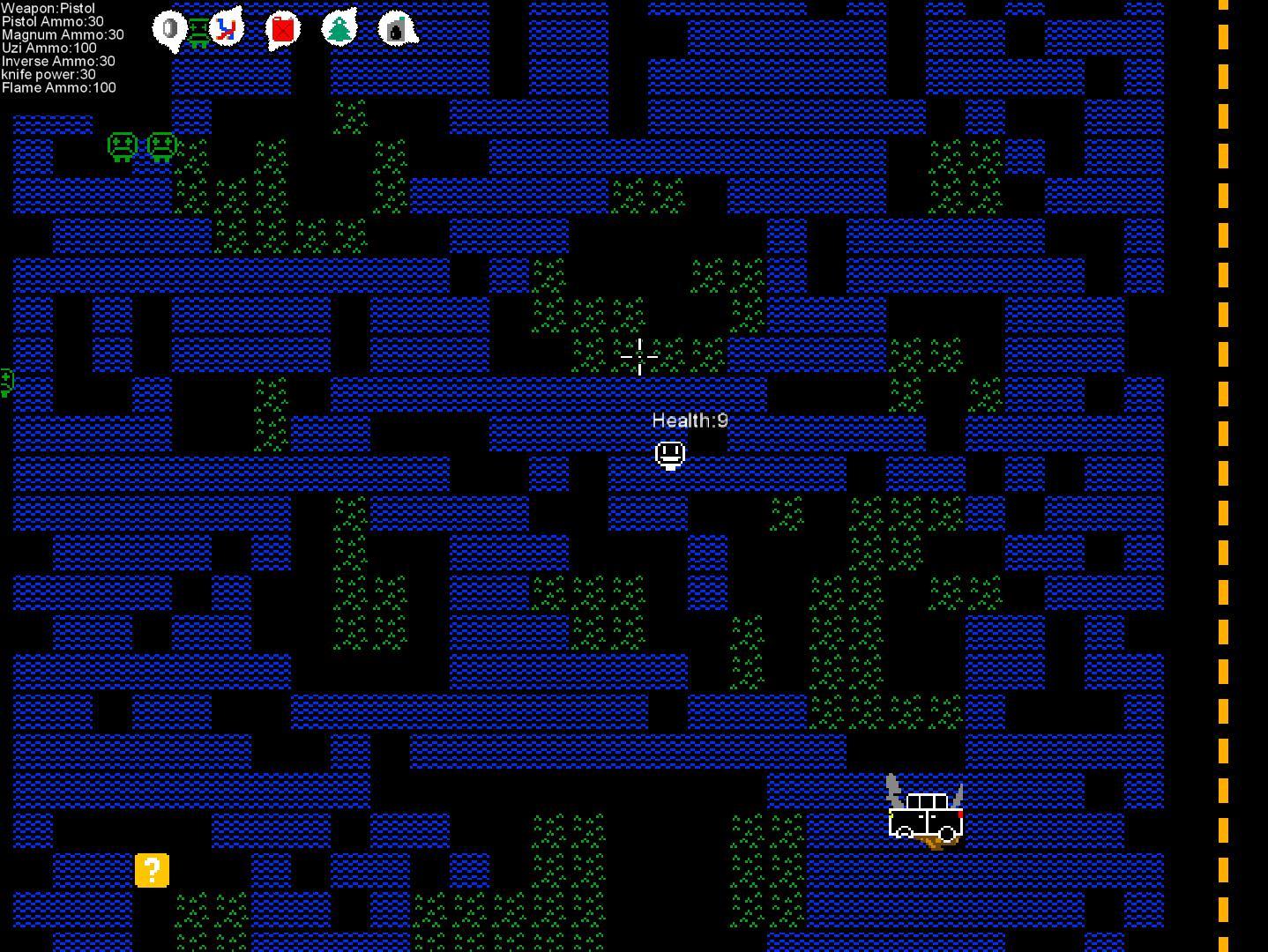Select the leftmost green turtle enemy
This screenshot has width=1268, height=952.
tap(120, 147)
